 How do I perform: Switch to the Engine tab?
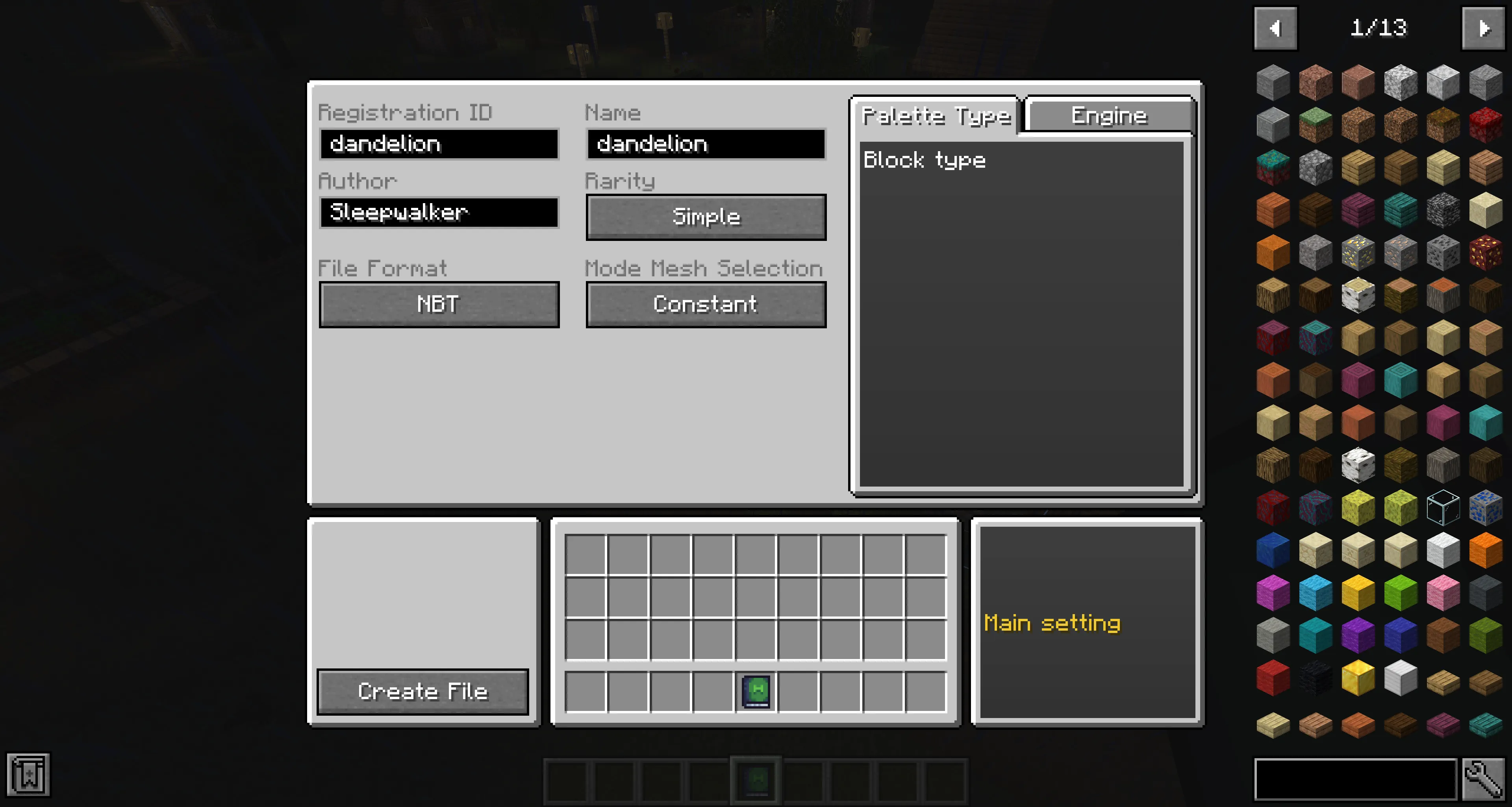tap(1109, 115)
